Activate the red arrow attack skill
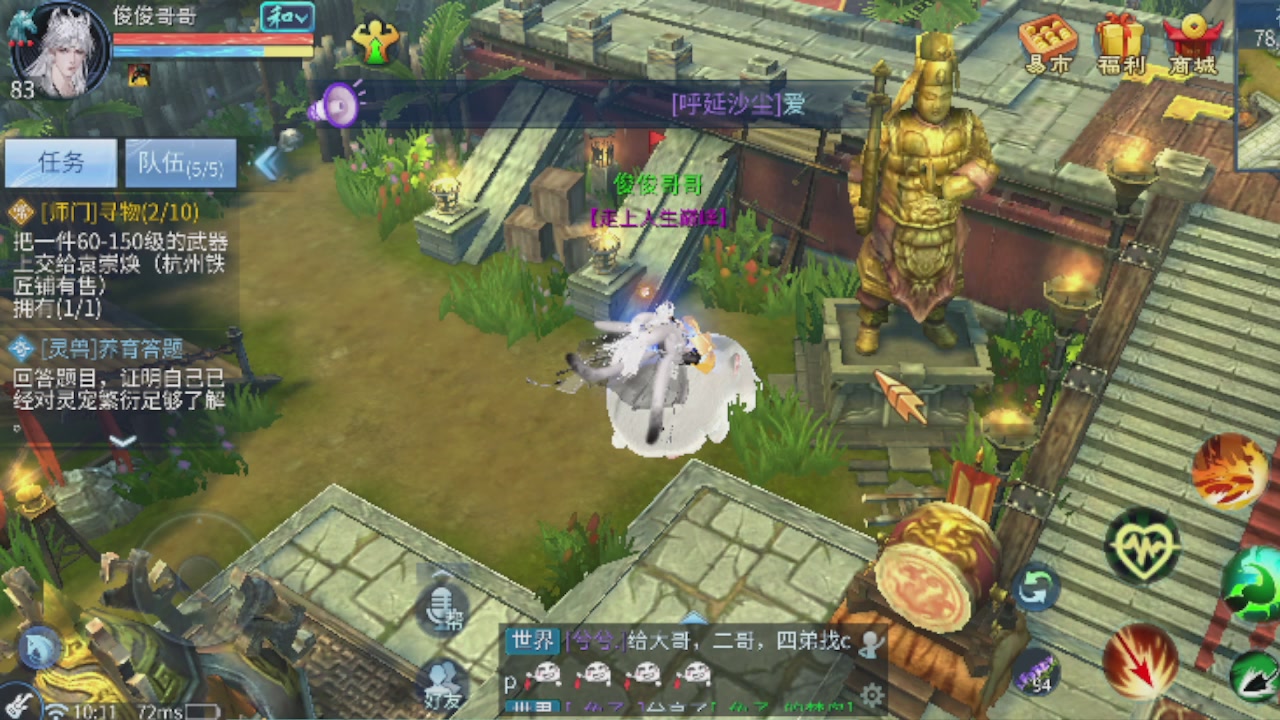Screen dimensions: 1280x720 pos(1140,660)
